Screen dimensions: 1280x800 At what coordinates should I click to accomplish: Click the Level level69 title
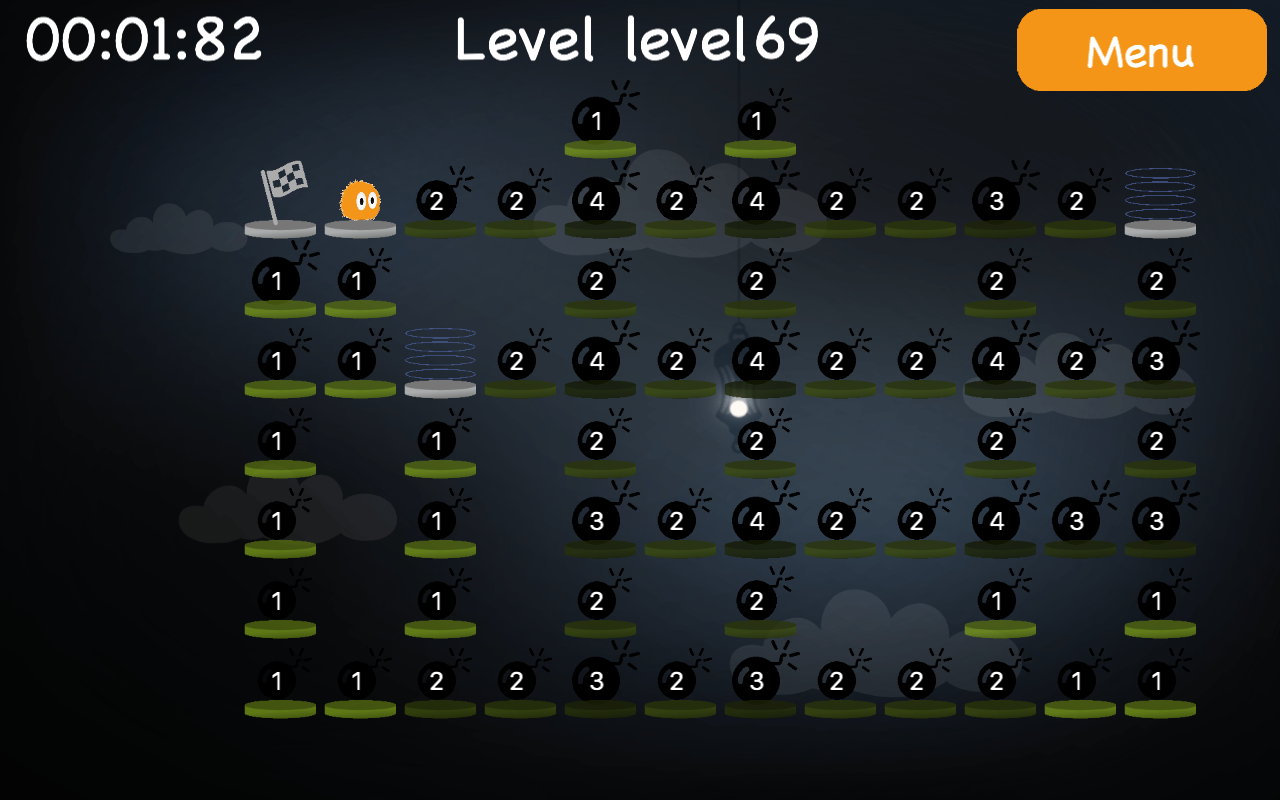[637, 42]
